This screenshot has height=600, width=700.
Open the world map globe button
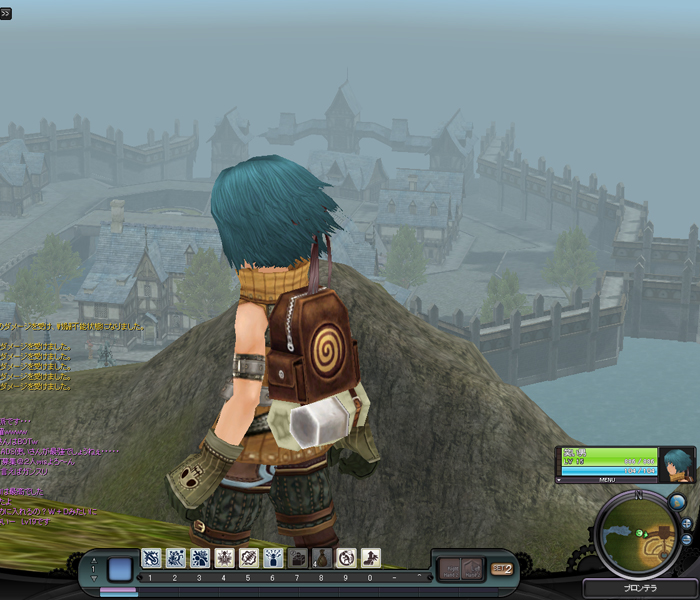pyautogui.click(x=677, y=502)
